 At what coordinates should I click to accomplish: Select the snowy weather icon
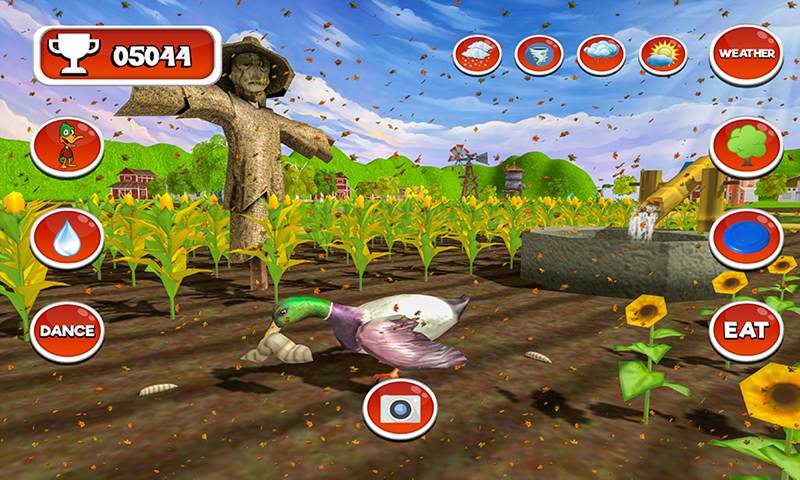click(x=477, y=54)
